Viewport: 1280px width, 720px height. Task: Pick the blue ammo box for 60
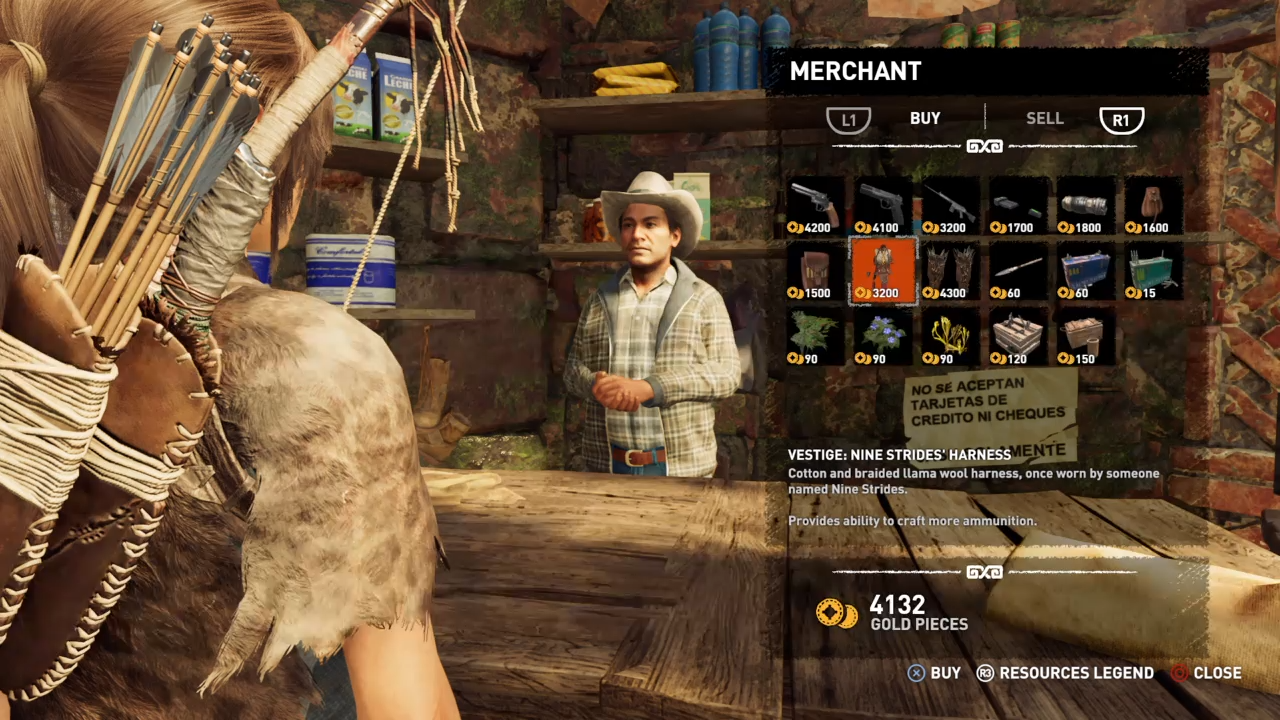point(1085,271)
